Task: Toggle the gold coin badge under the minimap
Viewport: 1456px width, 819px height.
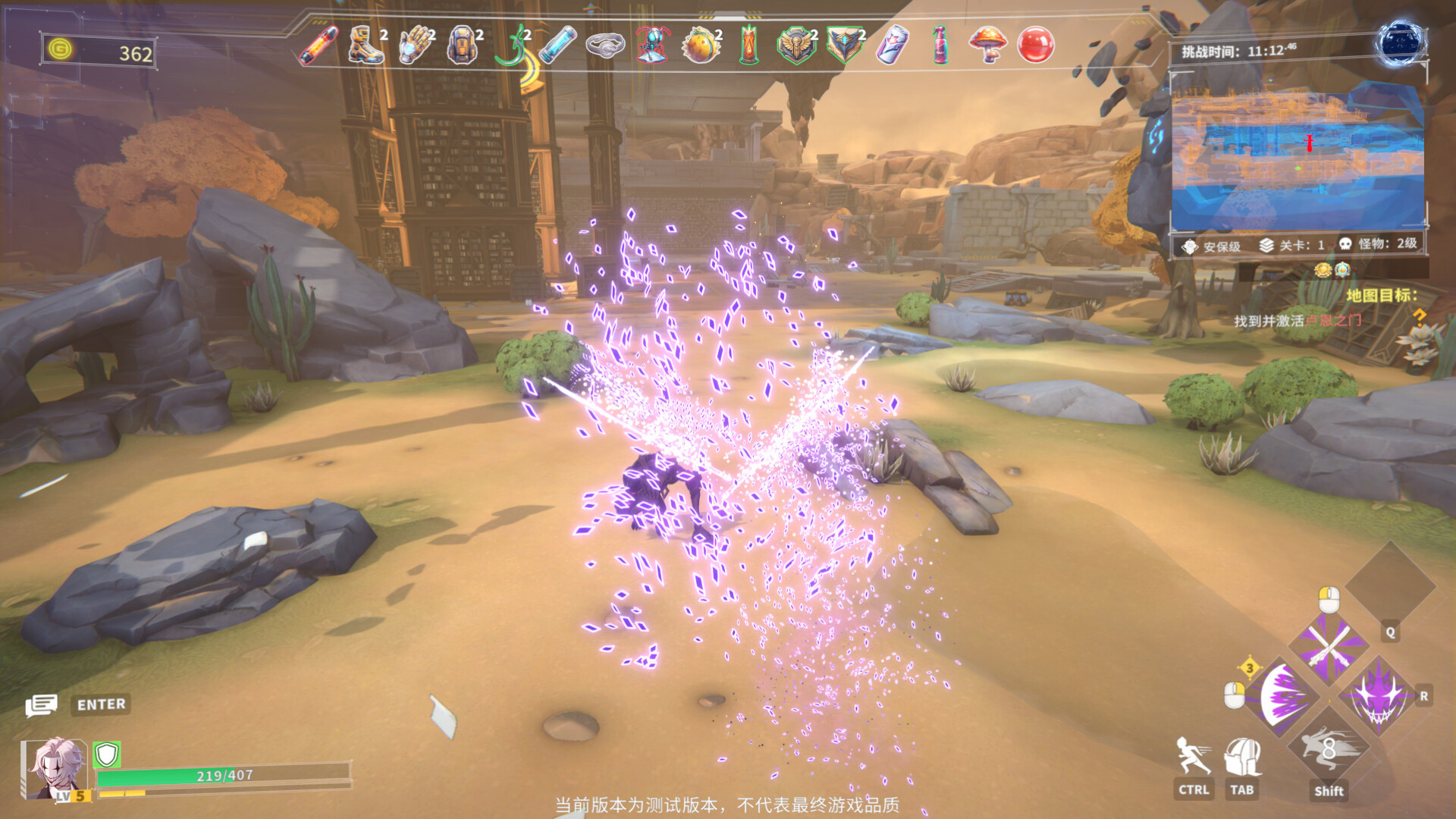Action: tap(1323, 270)
